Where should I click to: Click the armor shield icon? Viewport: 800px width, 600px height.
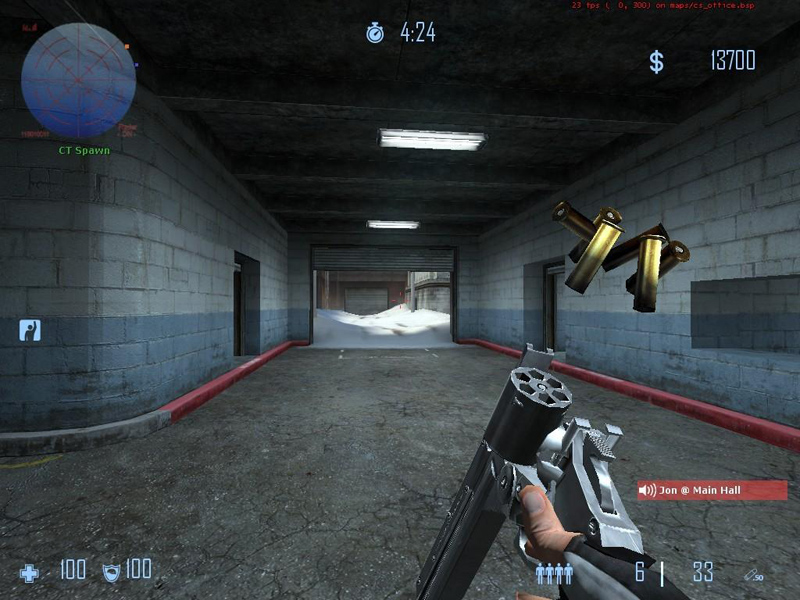coord(111,572)
